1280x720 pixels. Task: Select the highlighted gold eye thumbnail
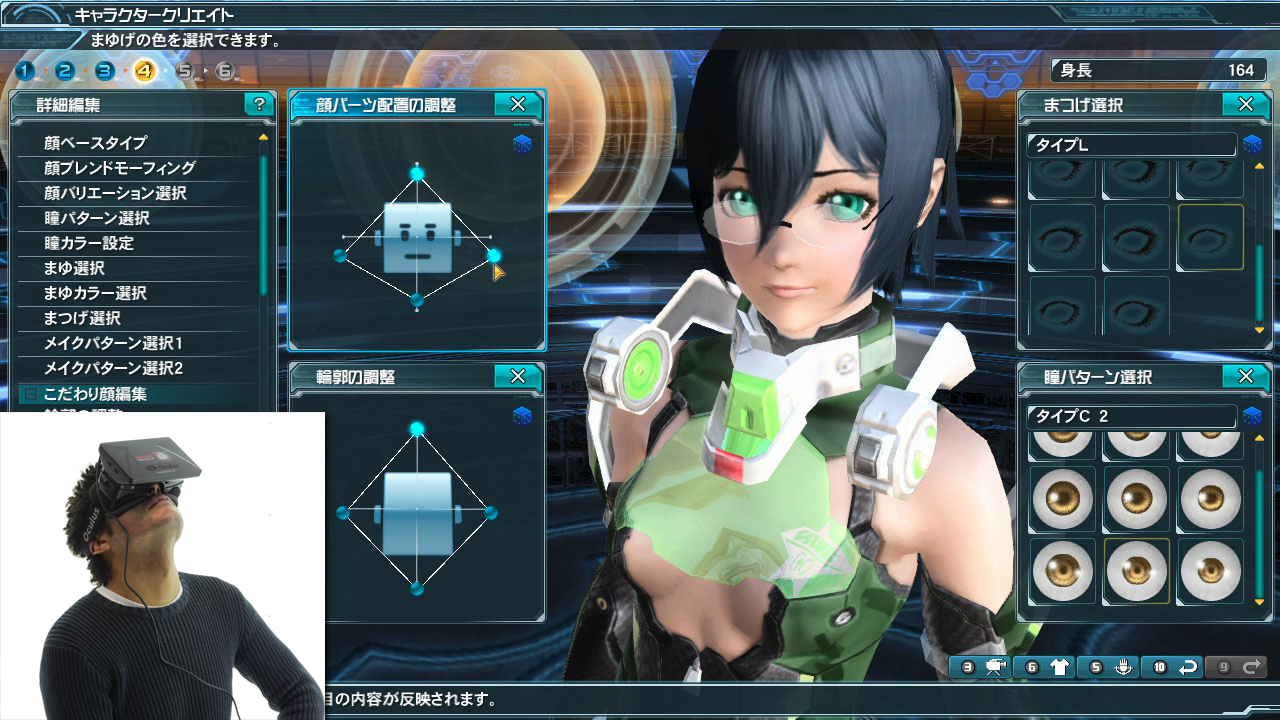tap(1136, 573)
